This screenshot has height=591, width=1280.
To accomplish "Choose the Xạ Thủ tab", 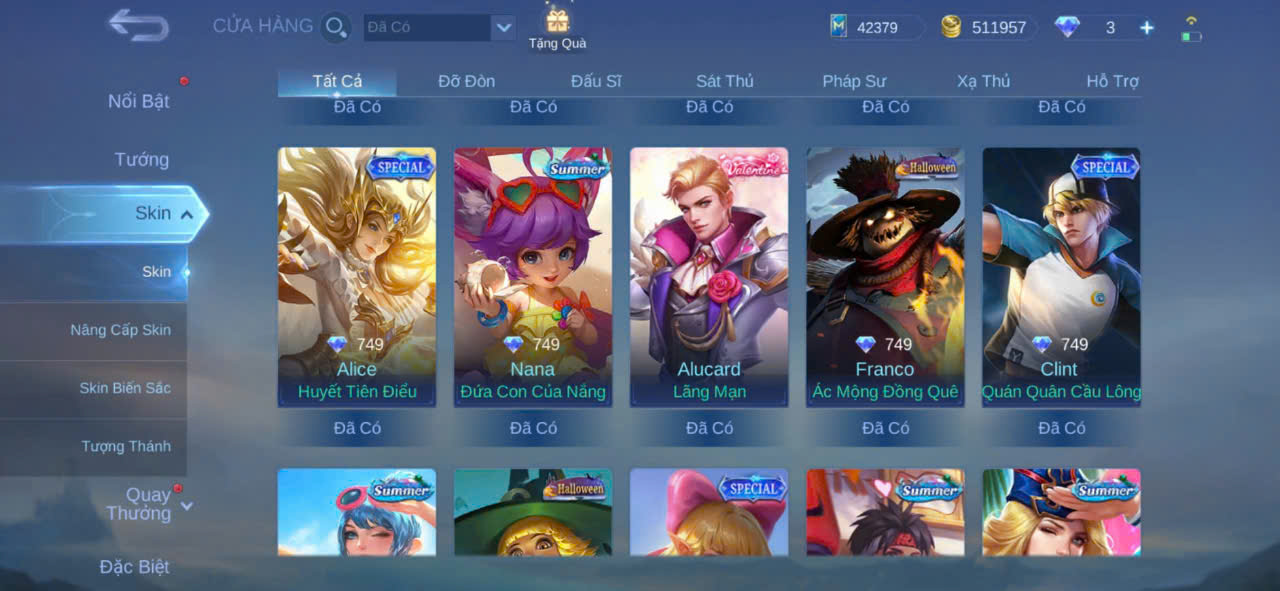I will tap(983, 81).
